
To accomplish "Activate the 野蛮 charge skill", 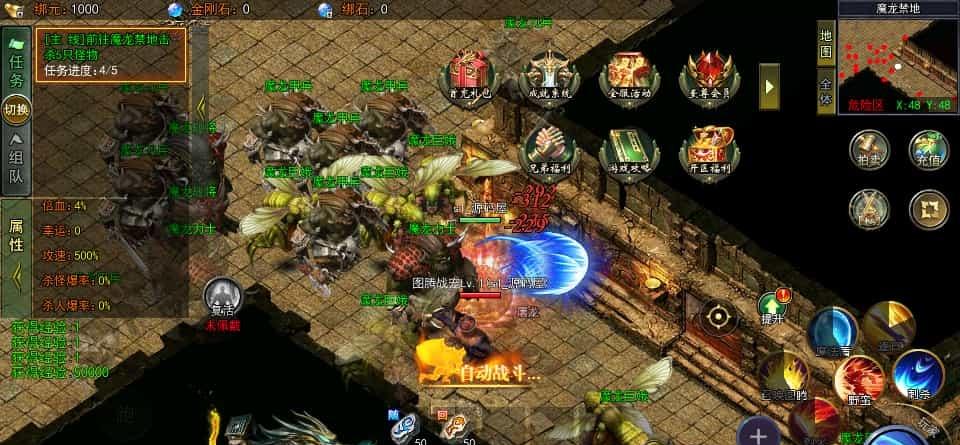I will click(x=860, y=379).
